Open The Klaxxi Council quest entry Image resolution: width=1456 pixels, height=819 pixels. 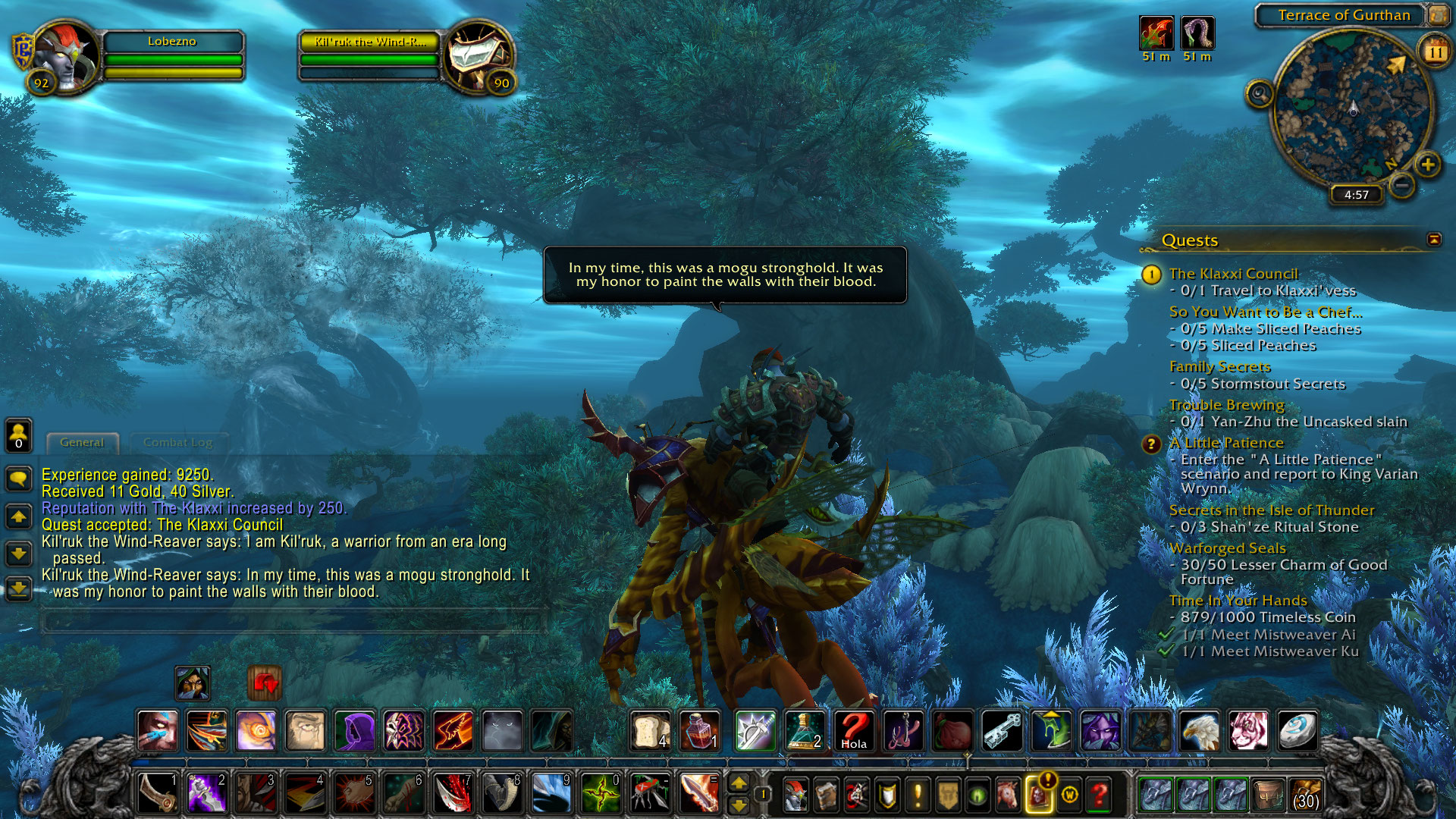coord(1233,274)
